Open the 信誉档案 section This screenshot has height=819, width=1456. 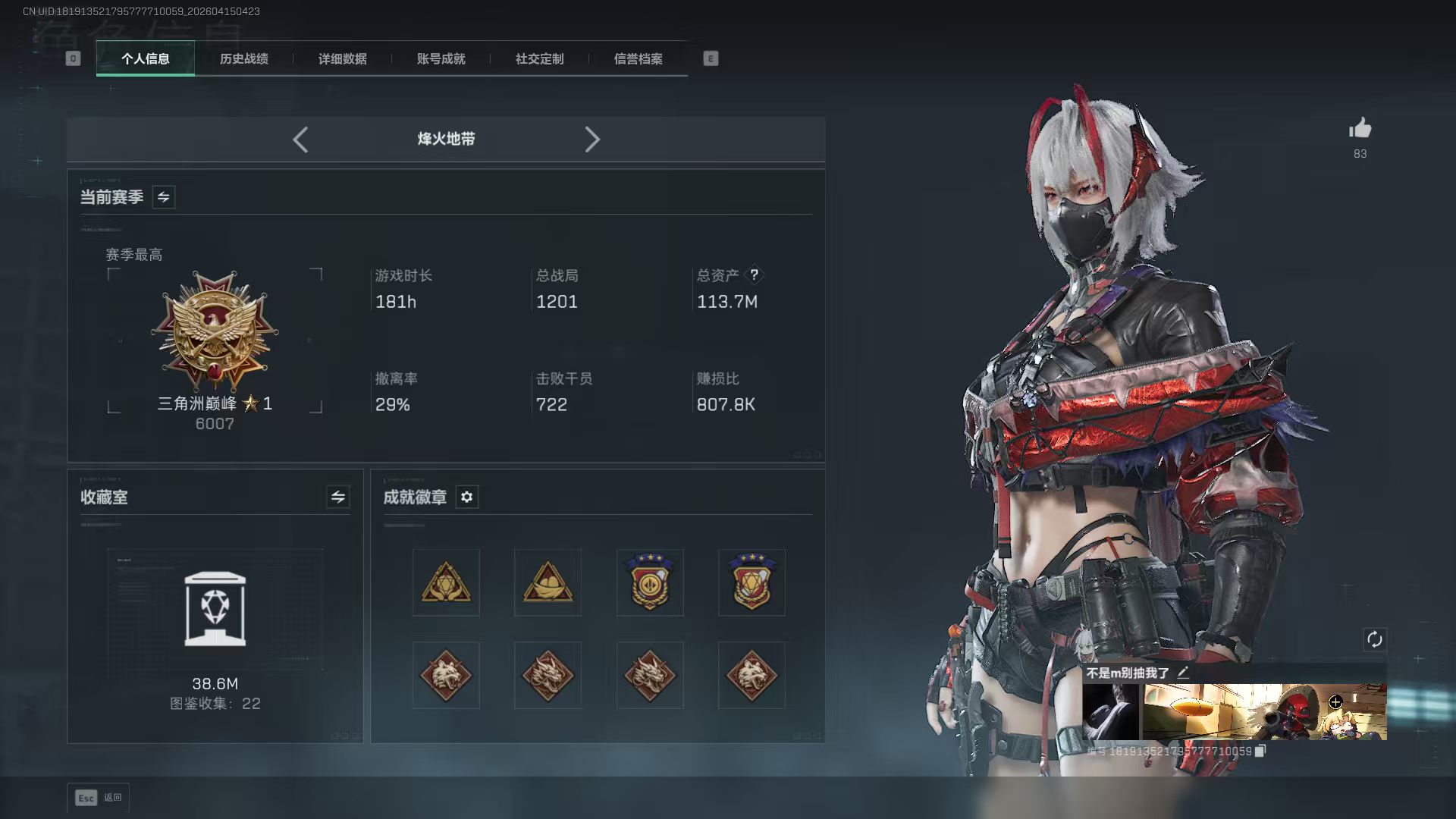click(638, 59)
